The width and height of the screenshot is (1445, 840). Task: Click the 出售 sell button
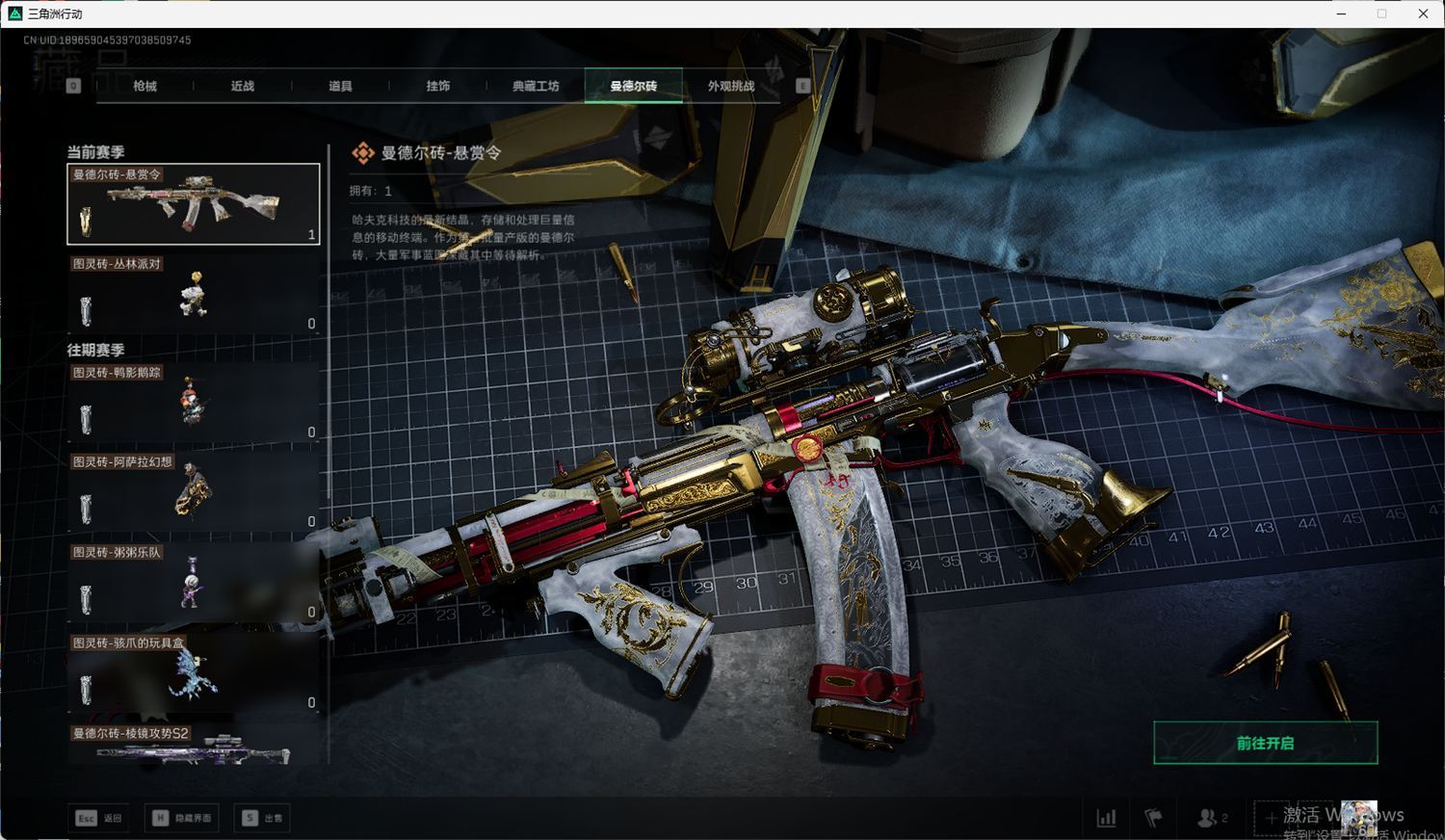[x=263, y=818]
